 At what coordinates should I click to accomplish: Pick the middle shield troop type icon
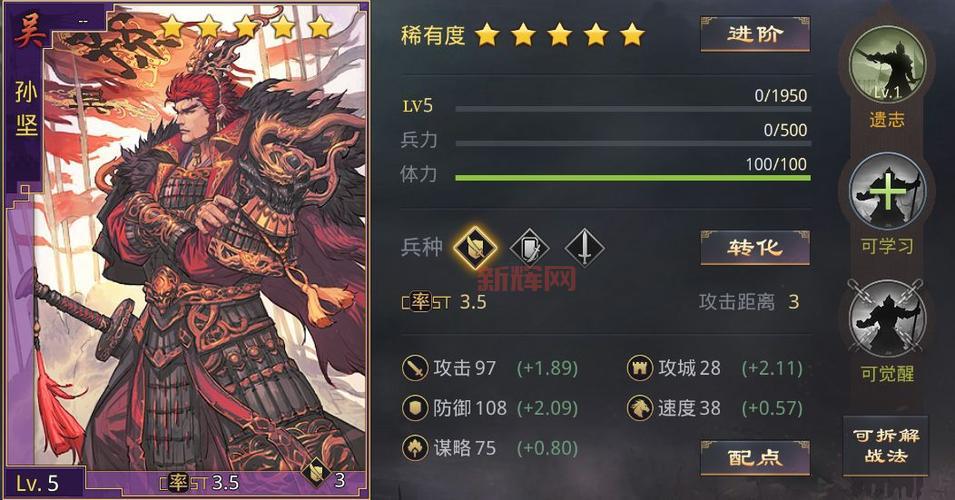click(530, 247)
